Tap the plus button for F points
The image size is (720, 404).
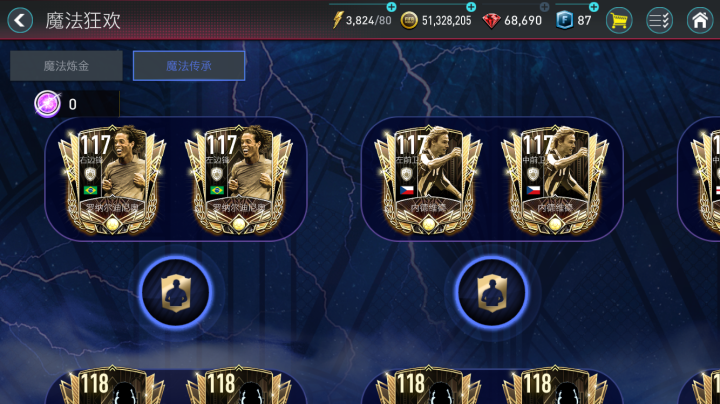pos(594,7)
